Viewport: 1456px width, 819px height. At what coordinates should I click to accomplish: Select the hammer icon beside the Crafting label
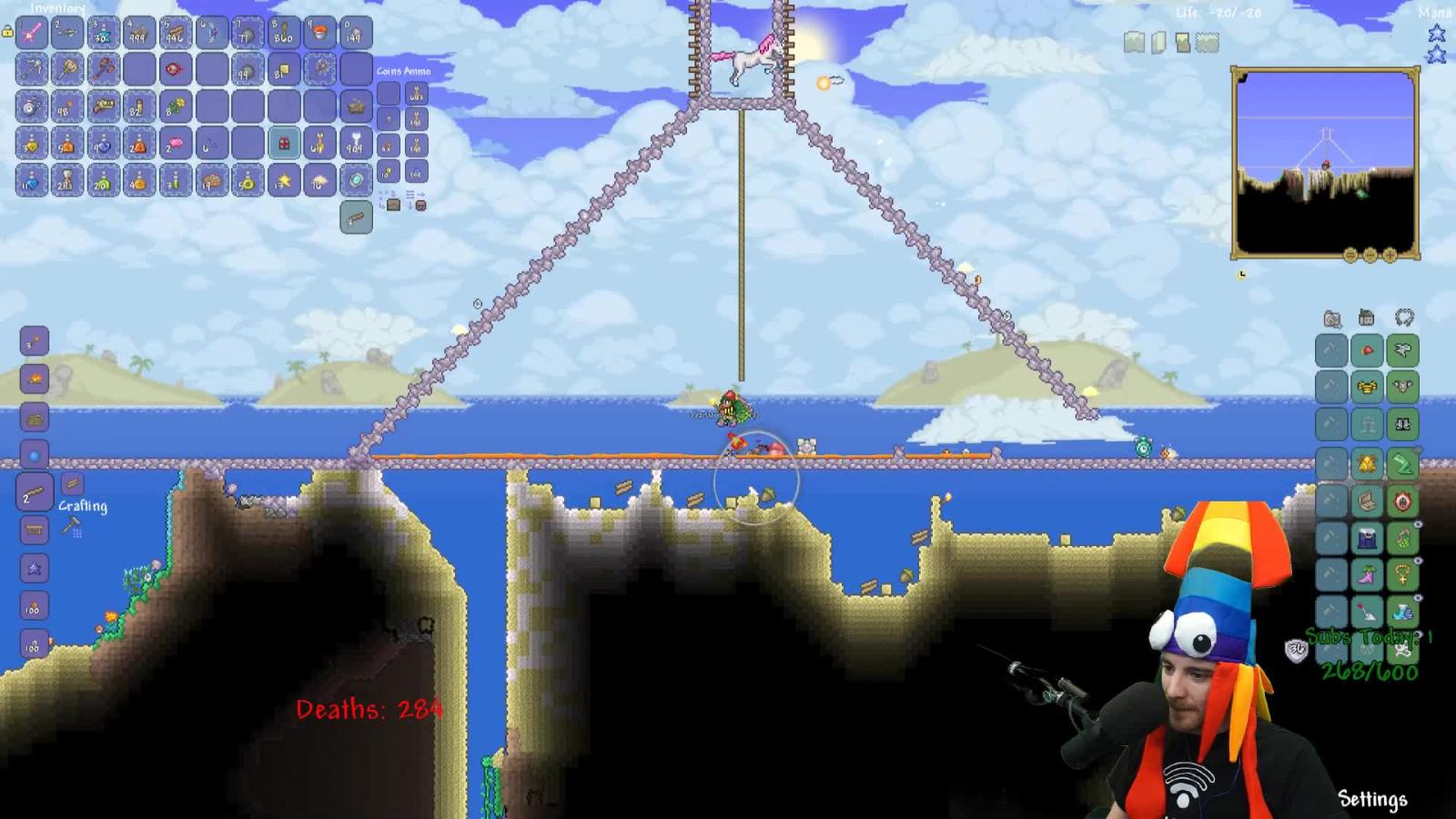[x=69, y=527]
